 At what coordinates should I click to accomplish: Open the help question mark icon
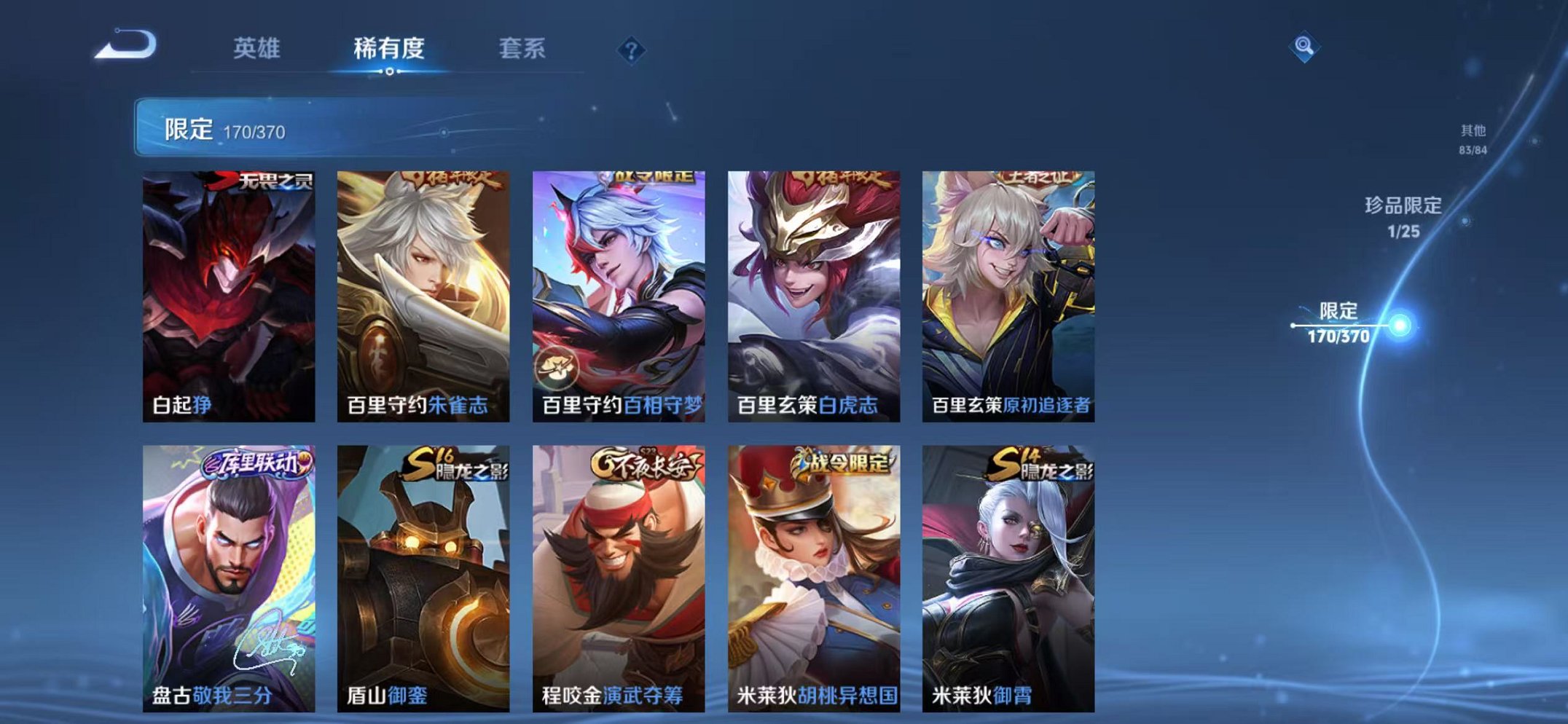click(x=632, y=50)
